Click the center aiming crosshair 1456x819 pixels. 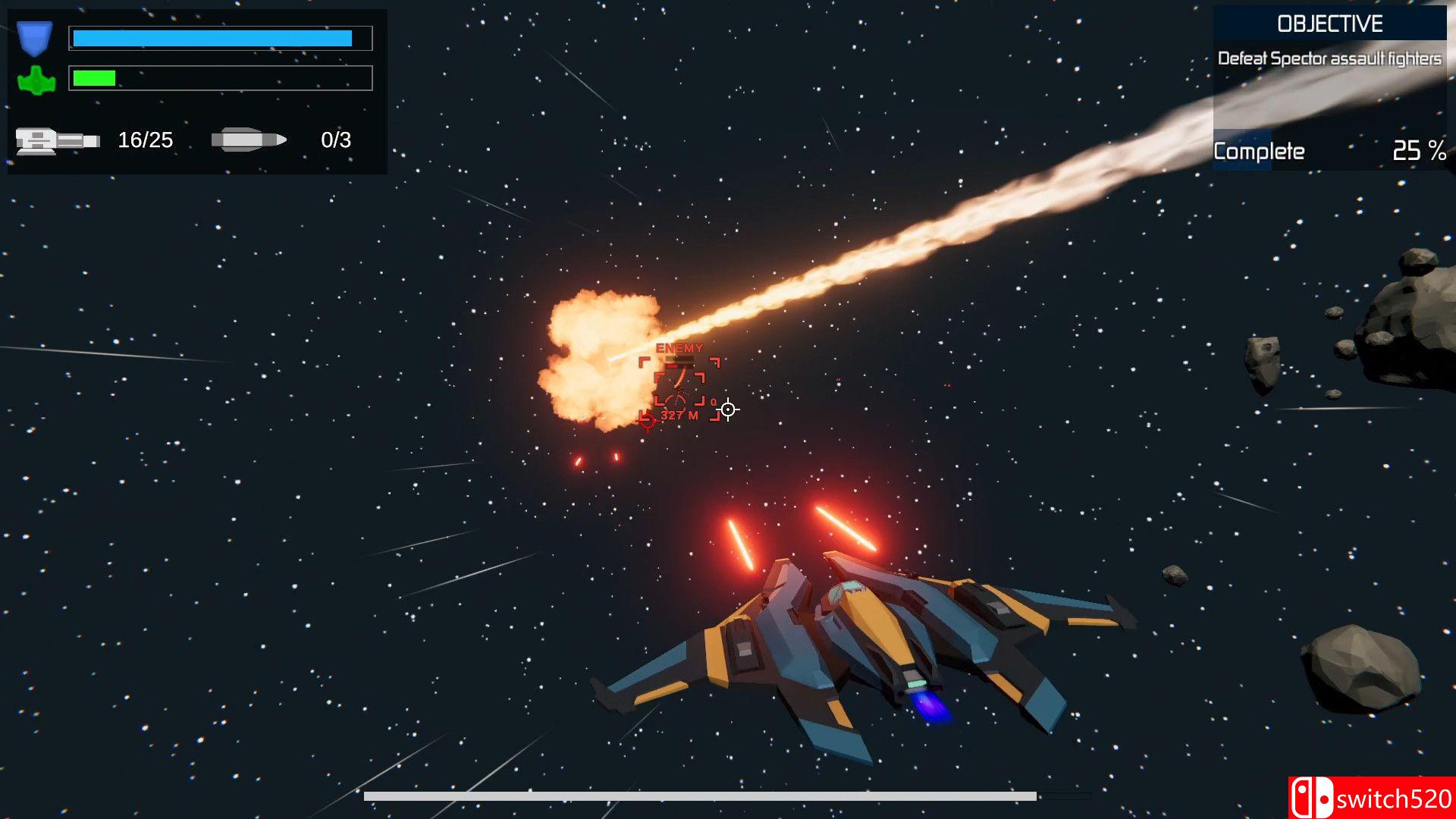729,409
